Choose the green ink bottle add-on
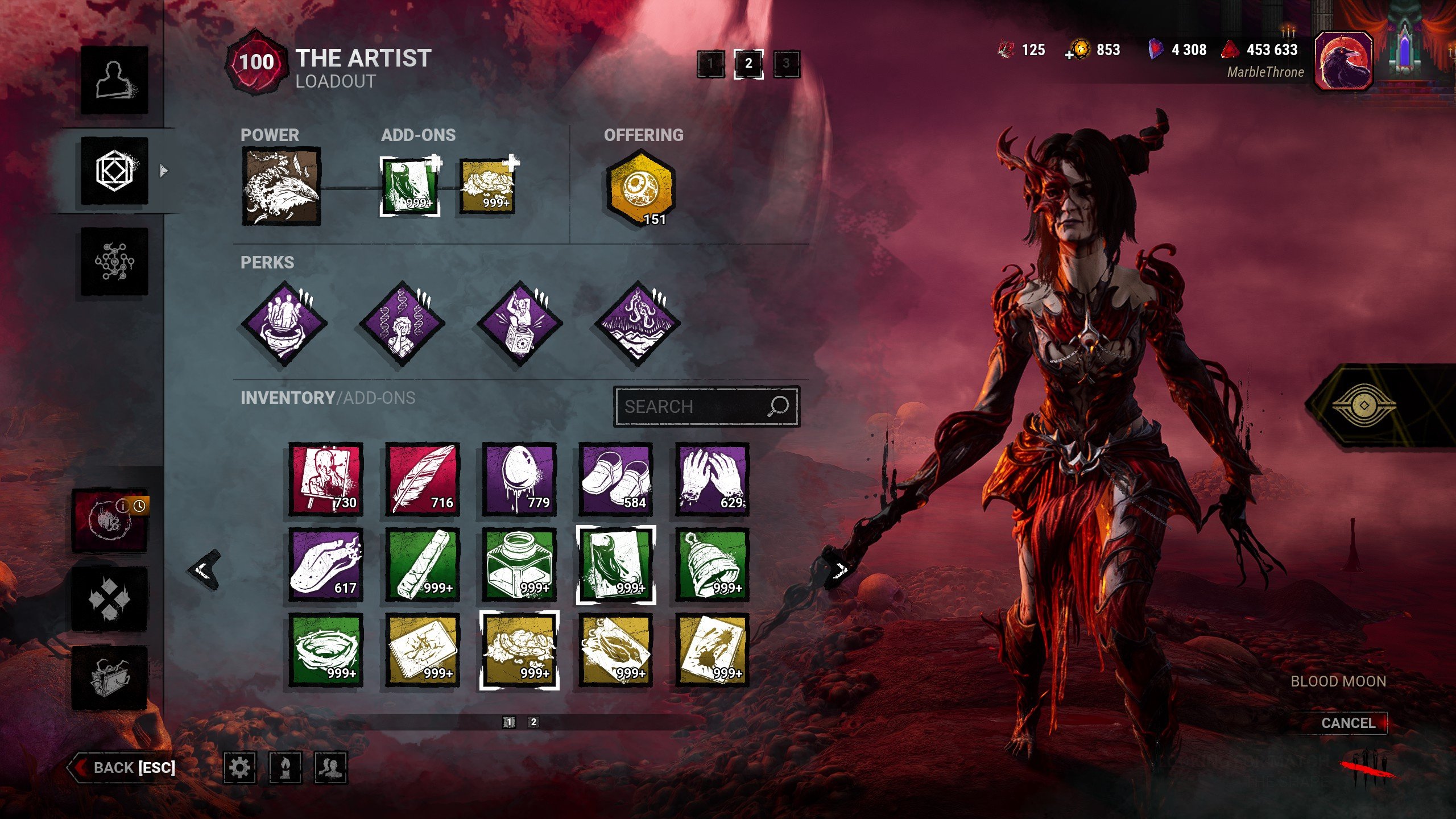The image size is (1456, 819). pos(519,565)
